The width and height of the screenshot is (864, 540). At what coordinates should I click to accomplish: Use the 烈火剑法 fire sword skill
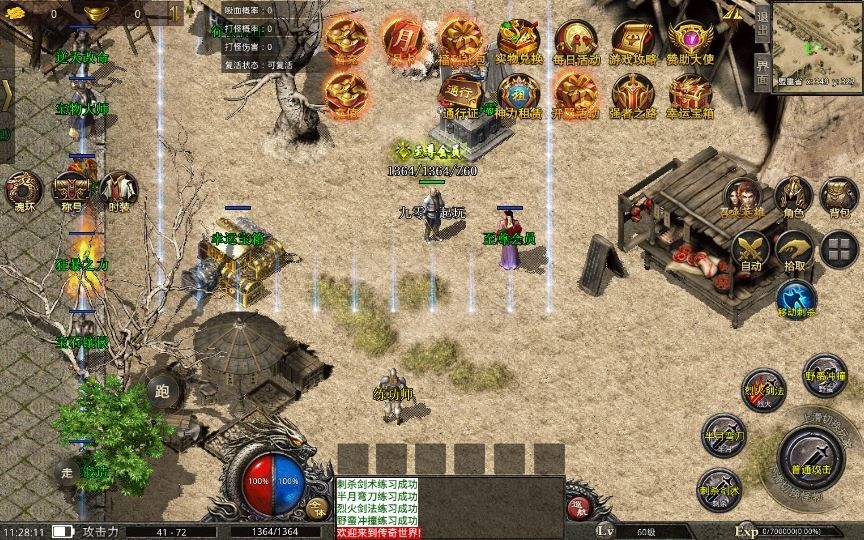coord(763,390)
